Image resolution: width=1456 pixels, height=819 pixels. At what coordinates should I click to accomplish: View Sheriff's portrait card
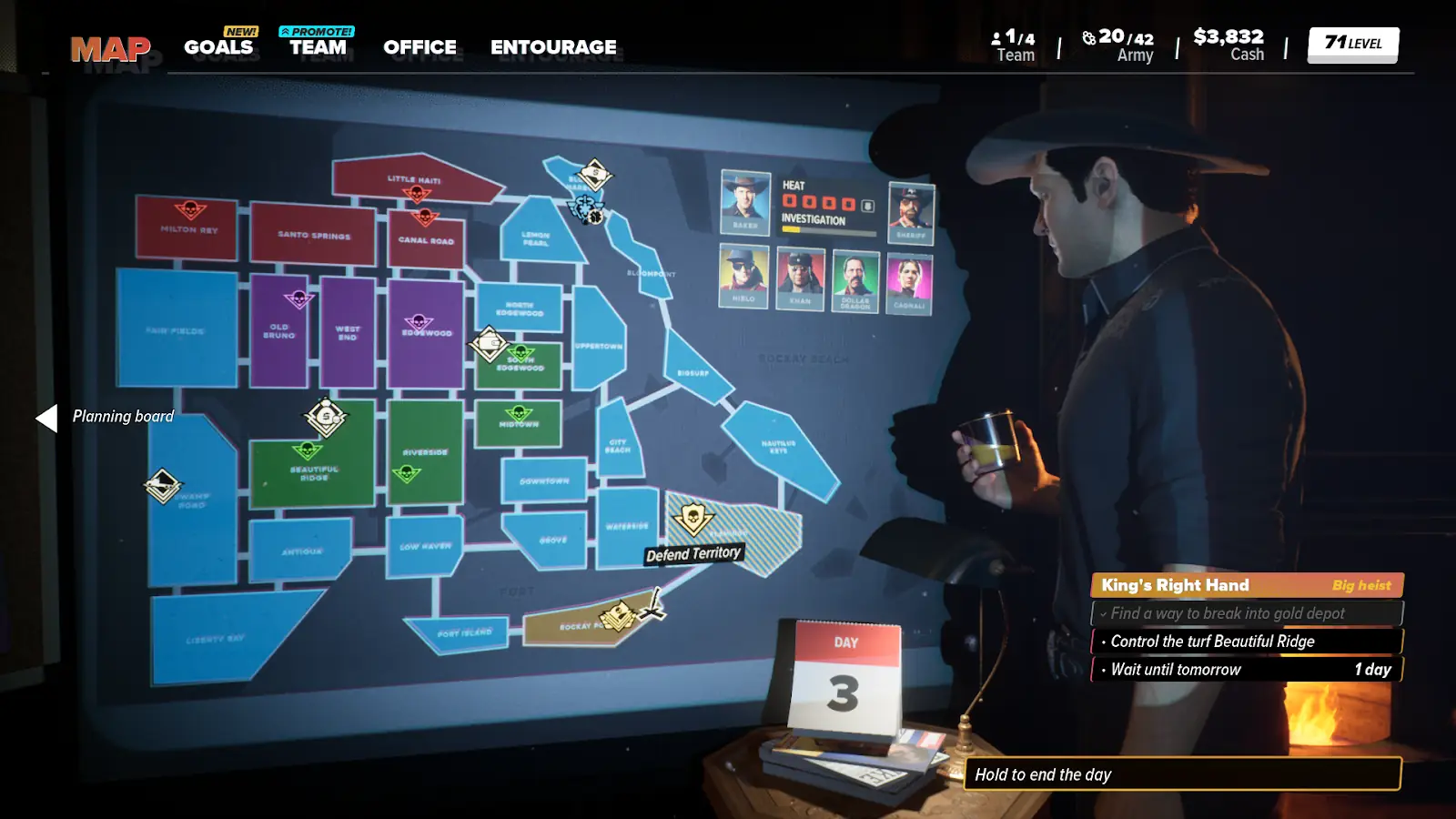pyautogui.click(x=911, y=214)
